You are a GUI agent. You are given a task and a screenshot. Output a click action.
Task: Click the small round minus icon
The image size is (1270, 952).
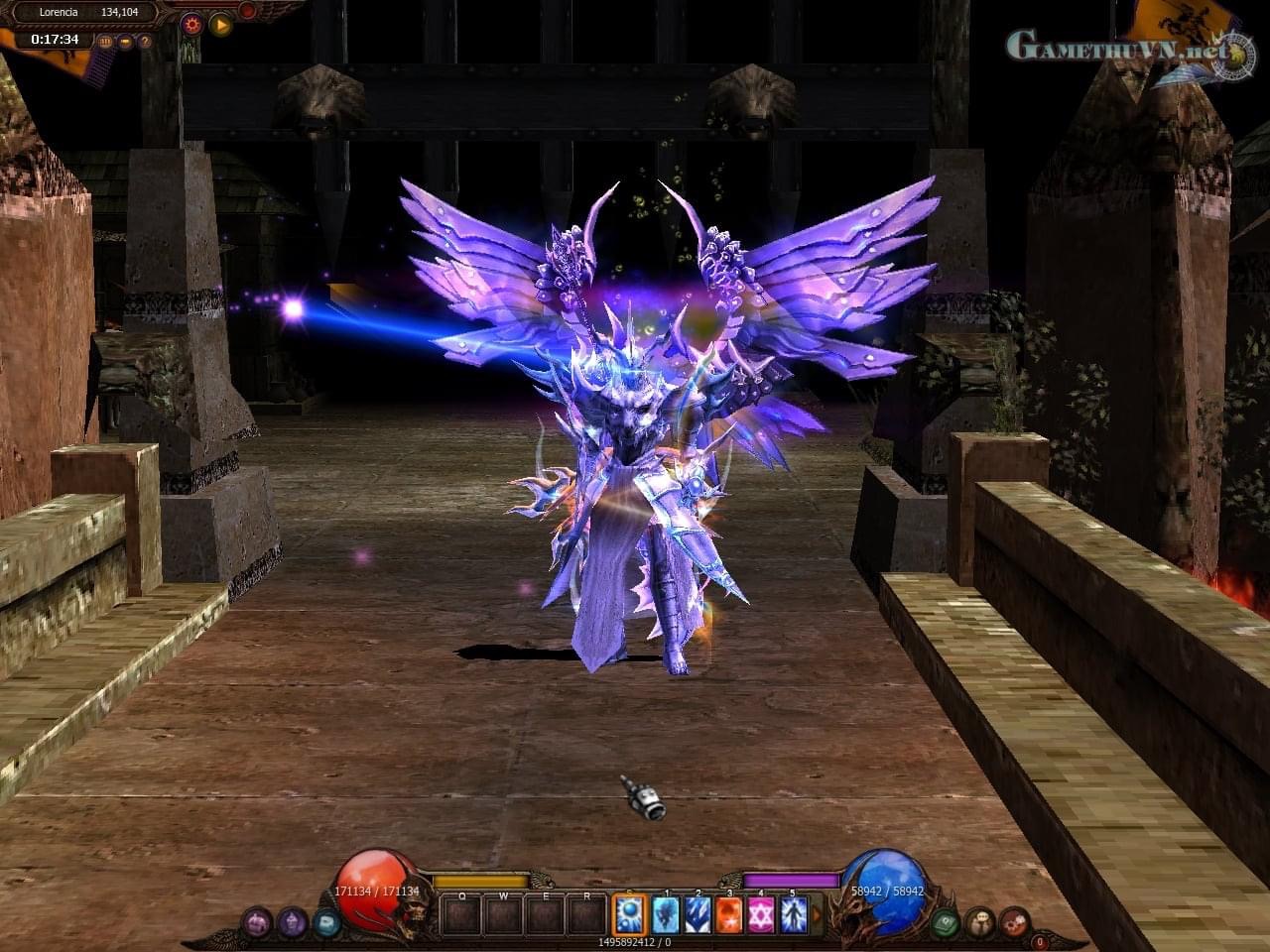125,42
